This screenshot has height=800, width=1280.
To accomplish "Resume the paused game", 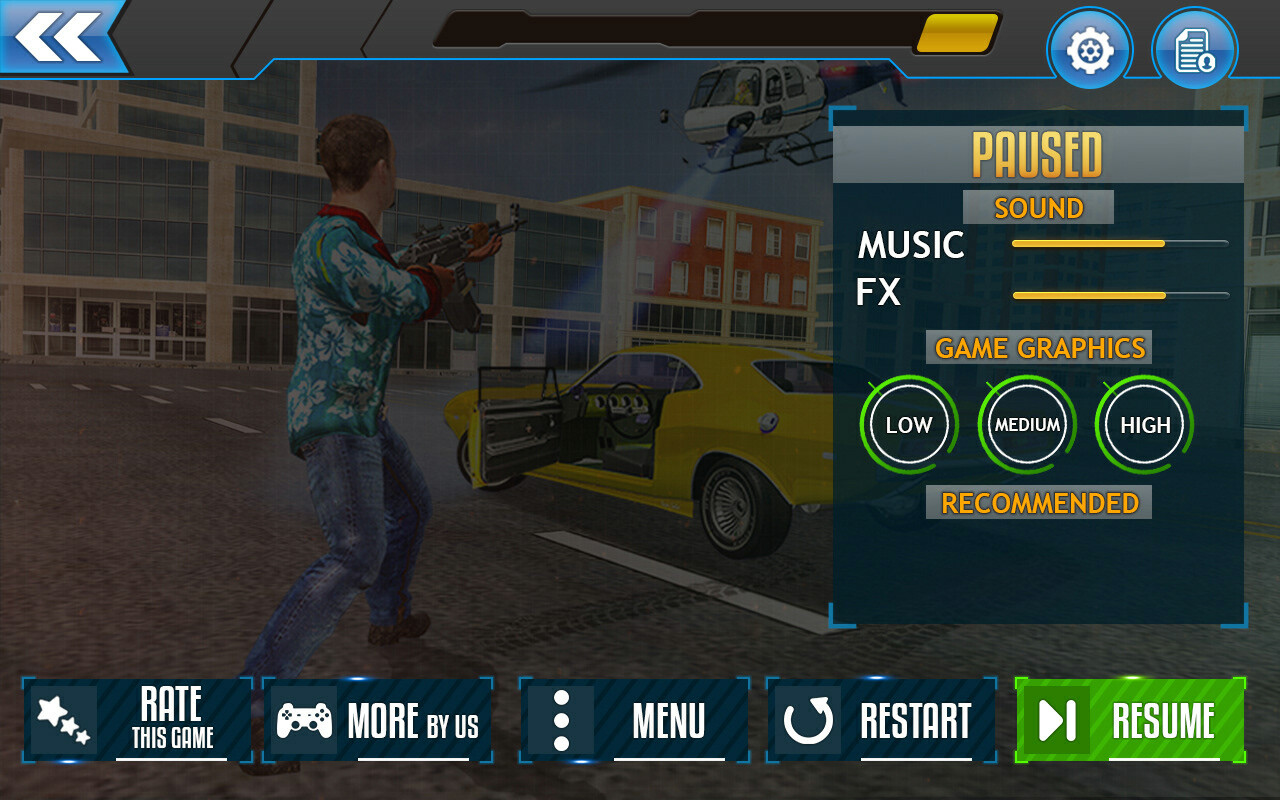I will point(1130,720).
